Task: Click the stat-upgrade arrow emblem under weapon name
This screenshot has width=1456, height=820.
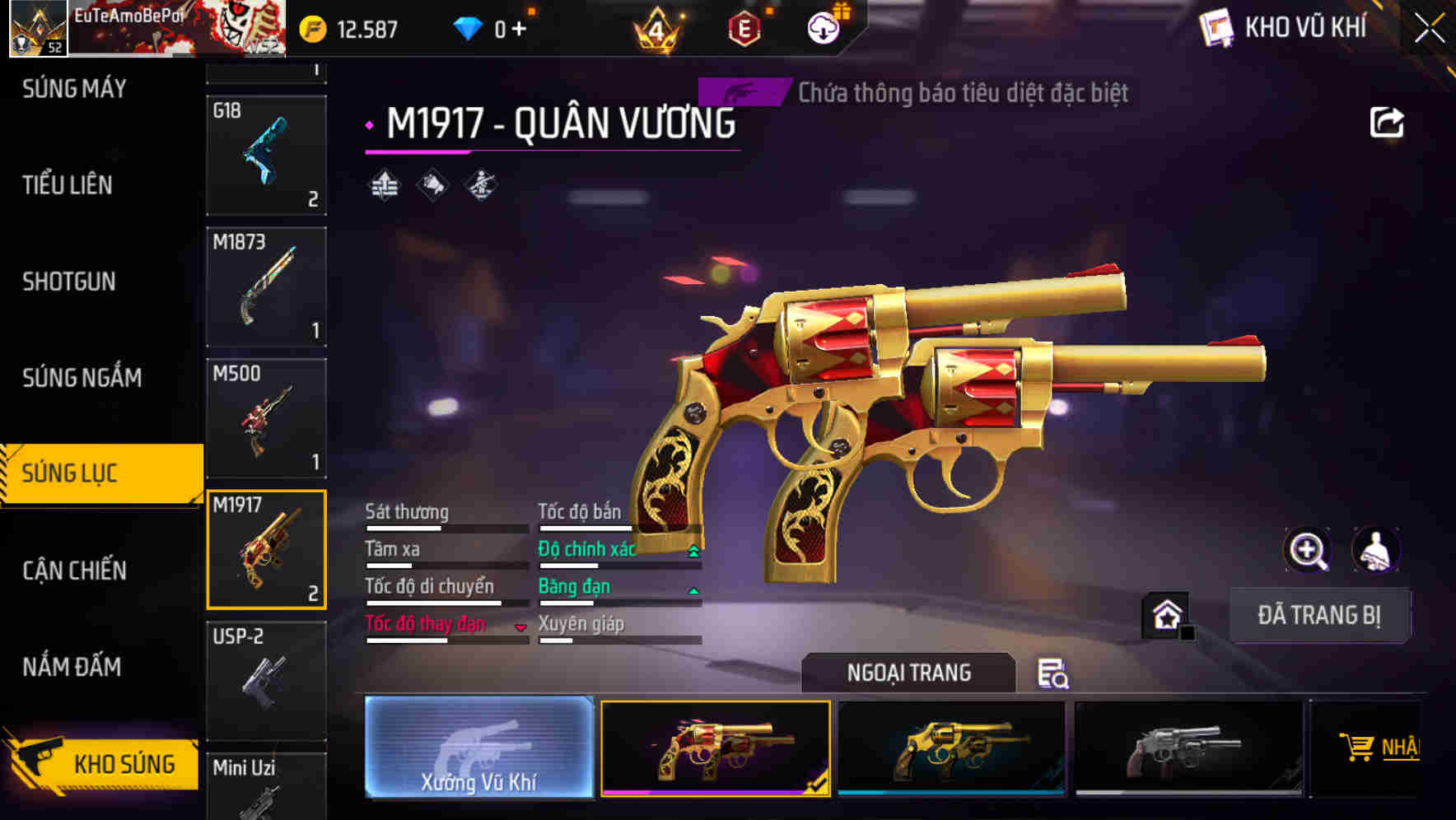Action: 384,186
